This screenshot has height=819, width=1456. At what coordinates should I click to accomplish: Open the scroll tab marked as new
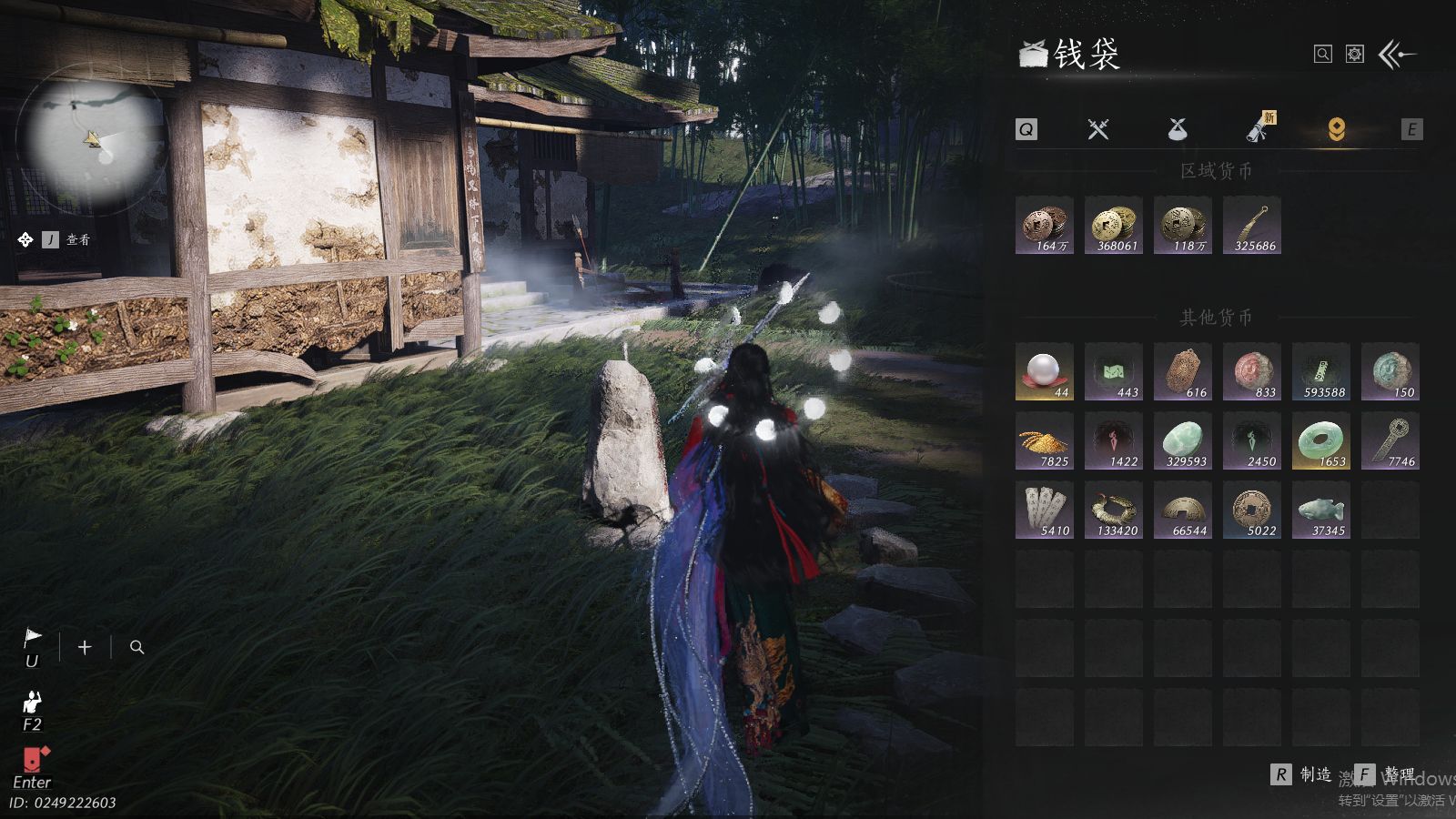pos(1259,129)
